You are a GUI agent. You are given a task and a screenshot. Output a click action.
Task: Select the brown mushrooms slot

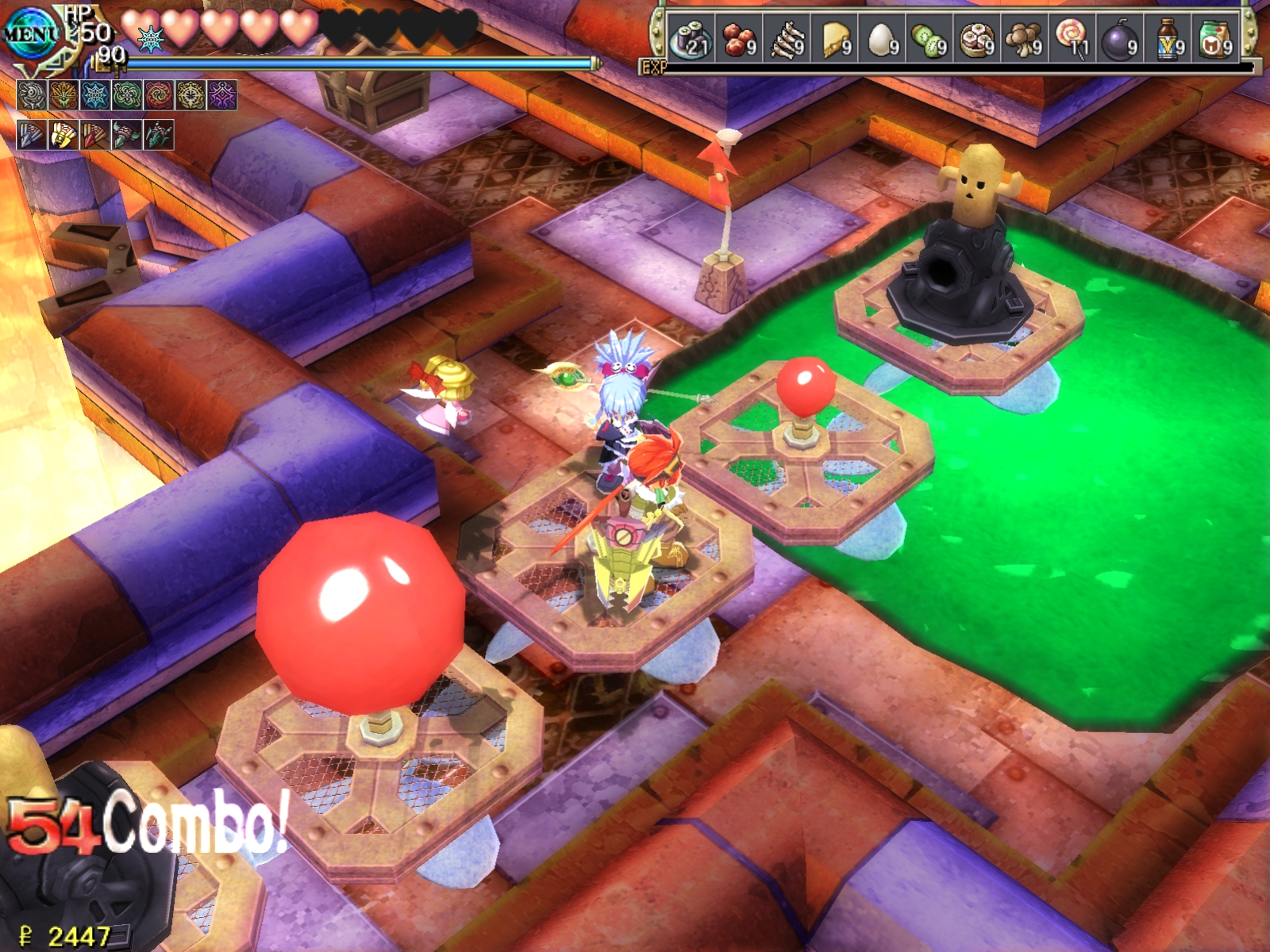pyautogui.click(x=1024, y=39)
